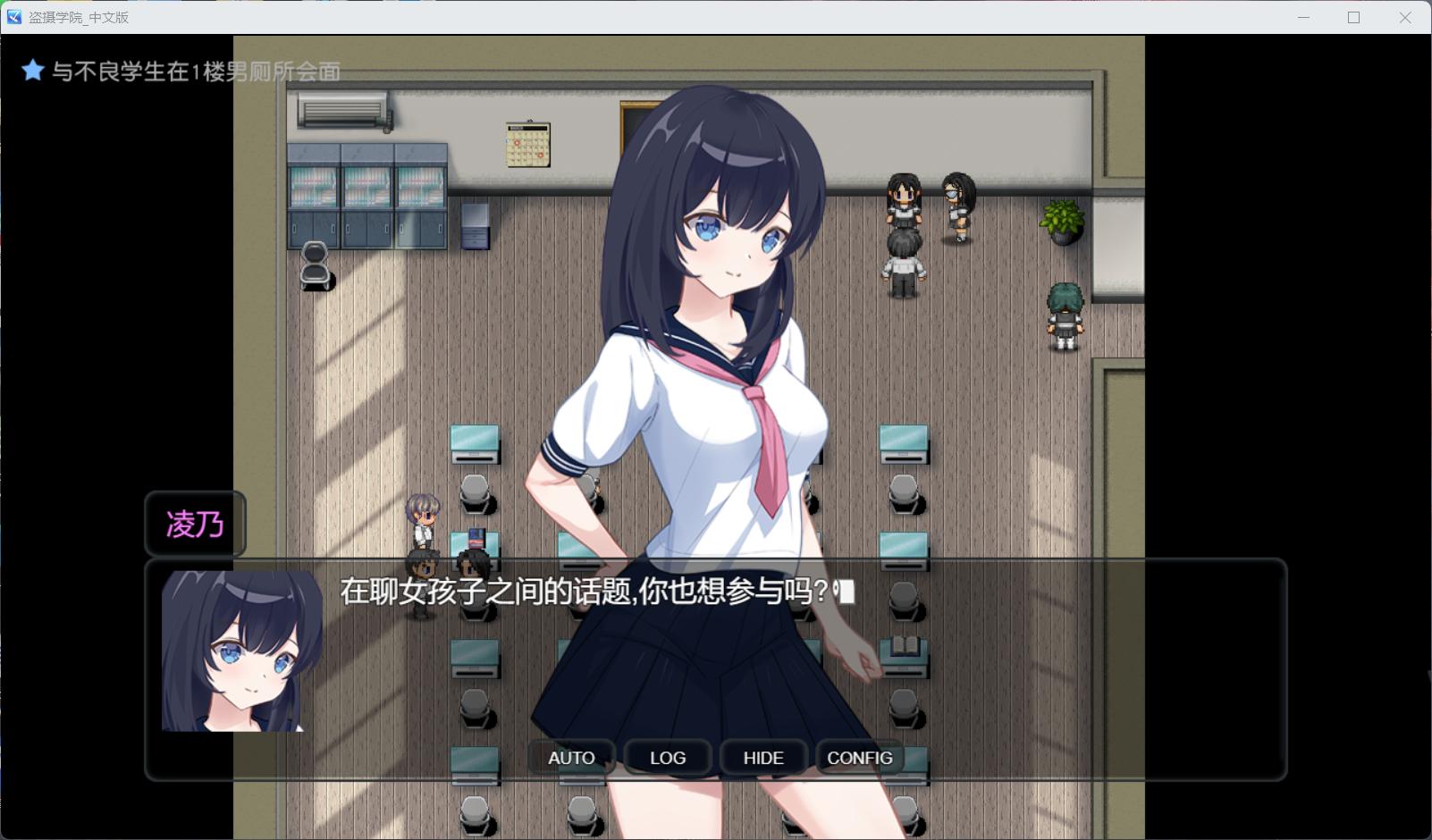This screenshot has height=840, width=1432.
Task: Hide the dialogue window with HIDE
Action: point(763,758)
